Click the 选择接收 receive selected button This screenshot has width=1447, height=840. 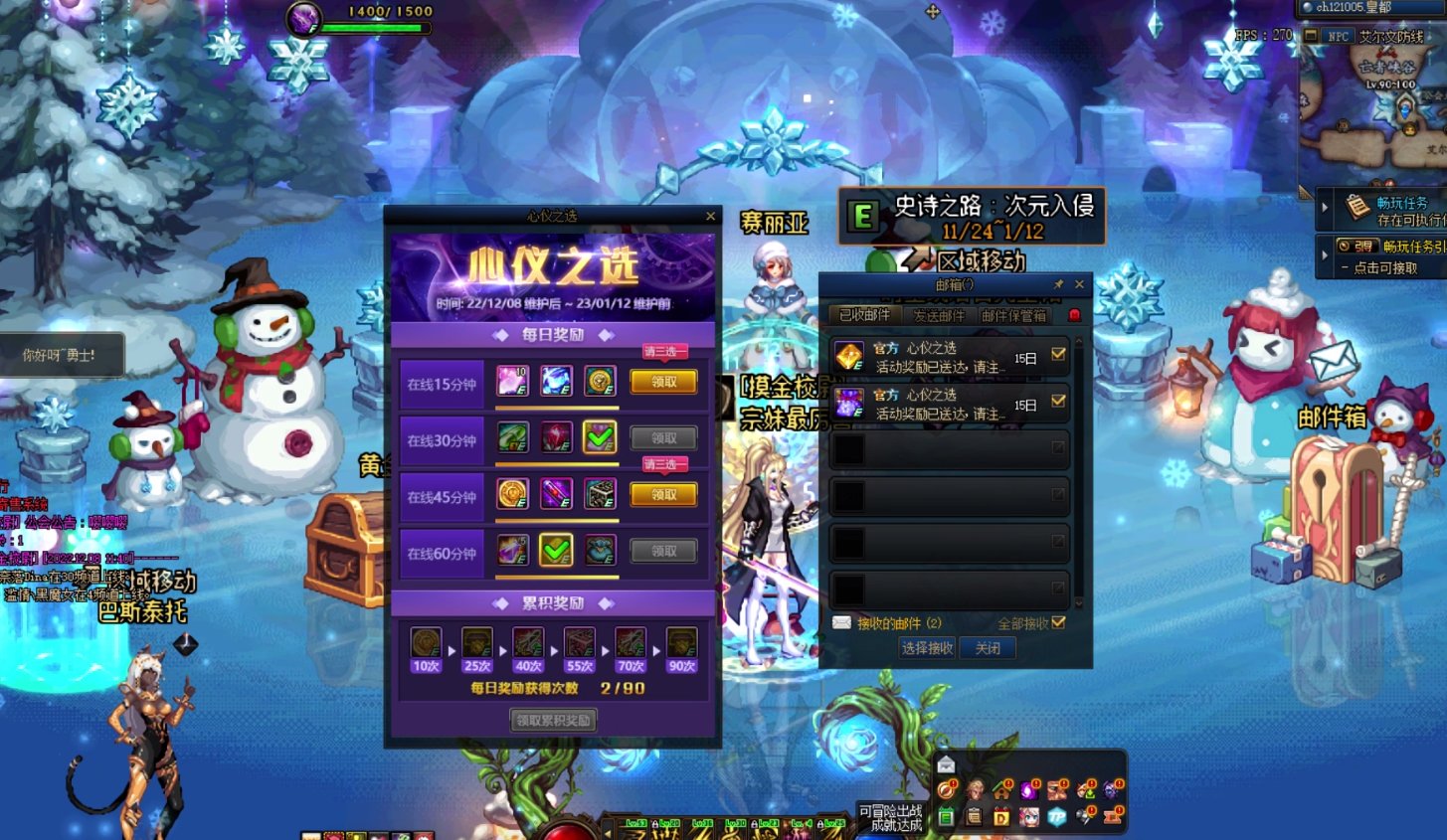pos(927,648)
